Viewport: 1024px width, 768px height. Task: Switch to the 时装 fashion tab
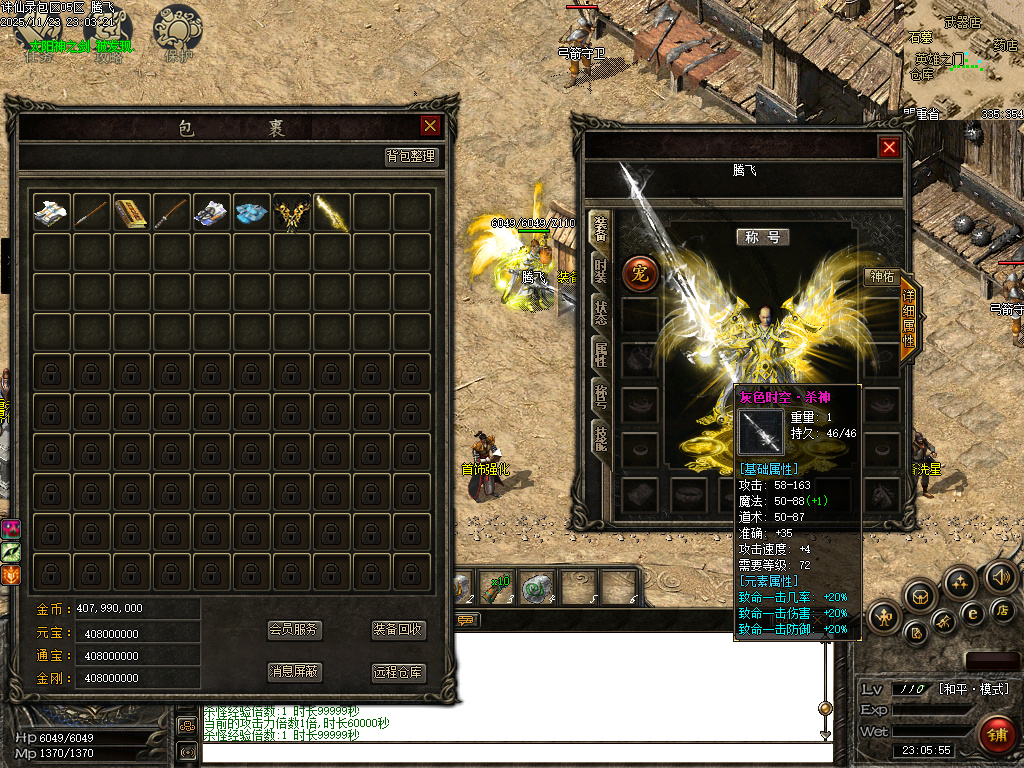pyautogui.click(x=600, y=270)
